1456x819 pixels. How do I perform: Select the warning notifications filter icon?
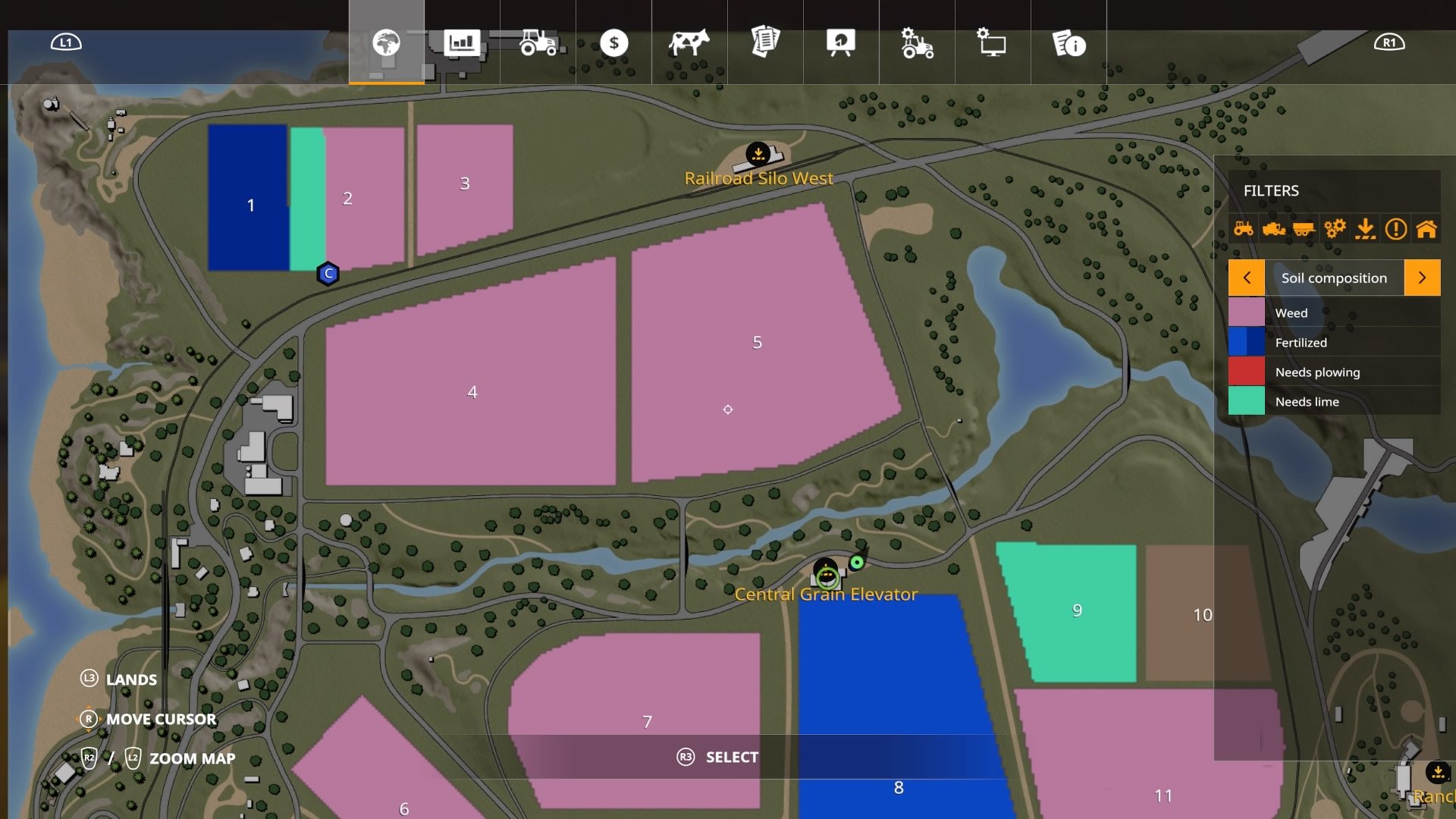(1396, 227)
